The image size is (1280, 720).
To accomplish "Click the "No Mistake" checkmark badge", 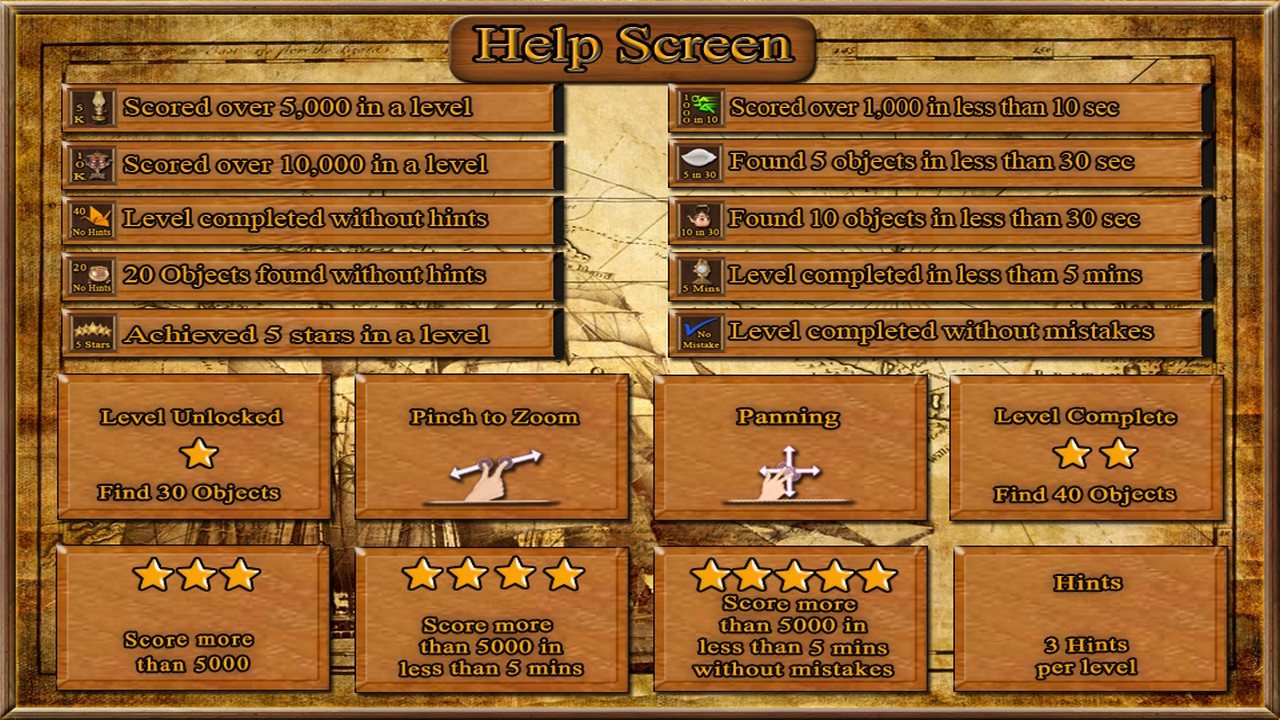I will pos(700,334).
